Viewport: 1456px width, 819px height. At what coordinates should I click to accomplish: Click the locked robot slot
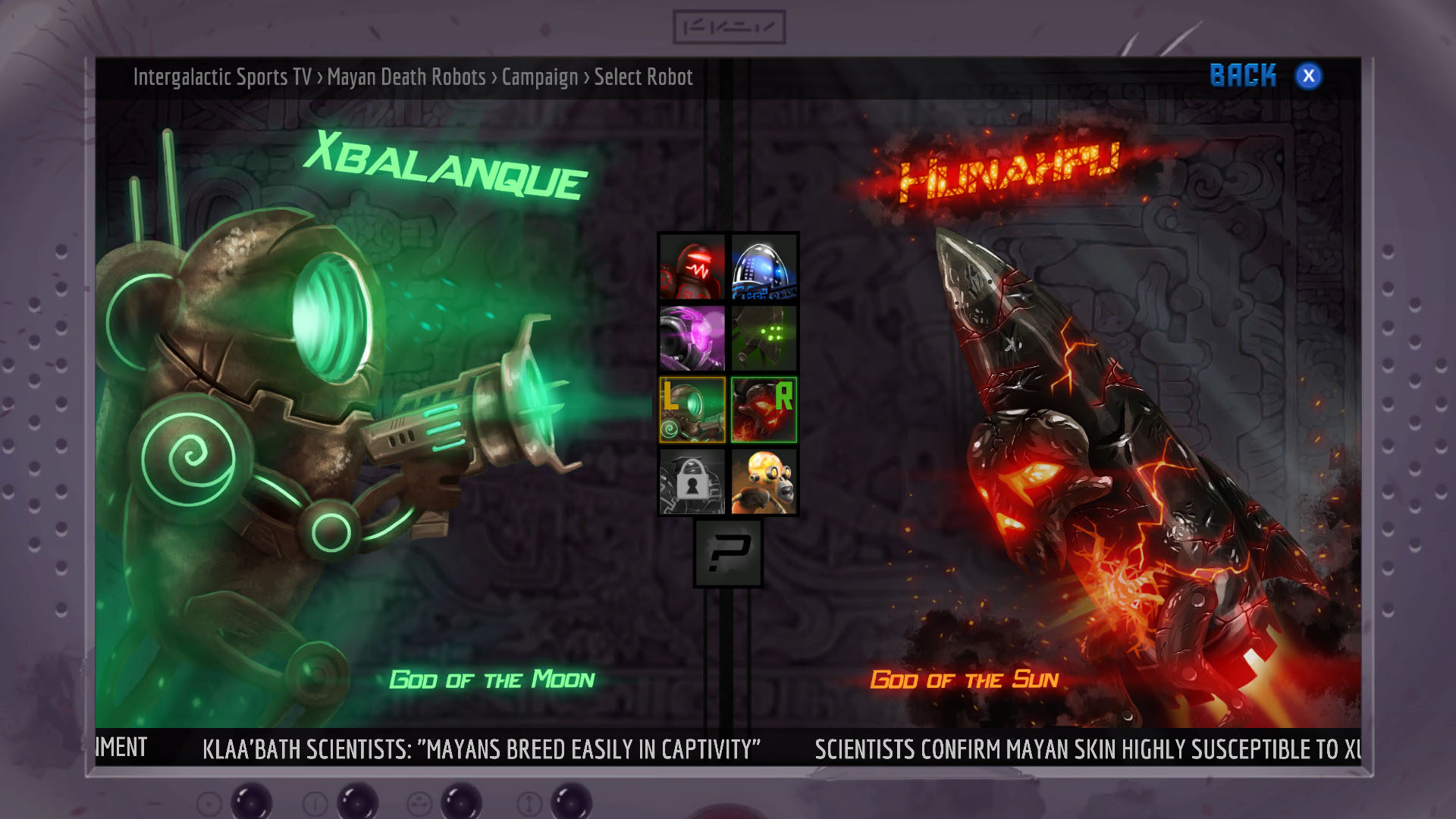pyautogui.click(x=692, y=482)
